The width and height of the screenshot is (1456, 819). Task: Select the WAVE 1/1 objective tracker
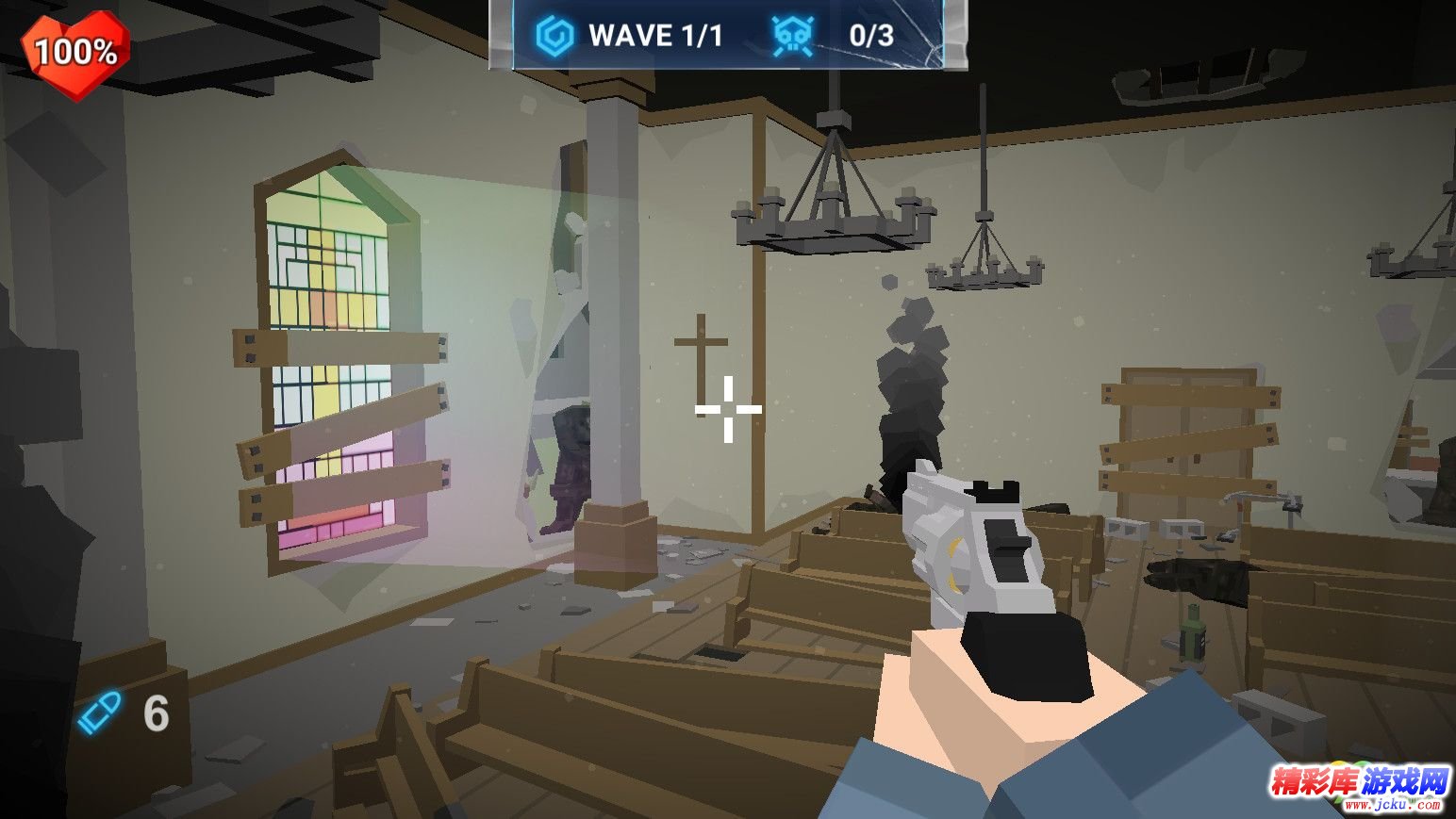630,36
